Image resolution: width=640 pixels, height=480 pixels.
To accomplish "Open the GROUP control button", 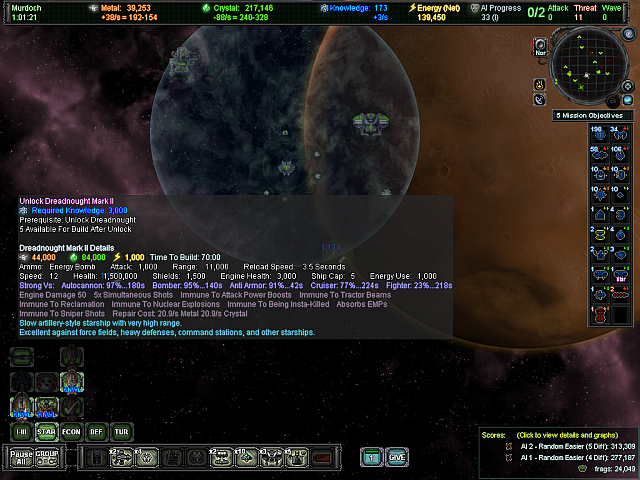I will coord(47,457).
